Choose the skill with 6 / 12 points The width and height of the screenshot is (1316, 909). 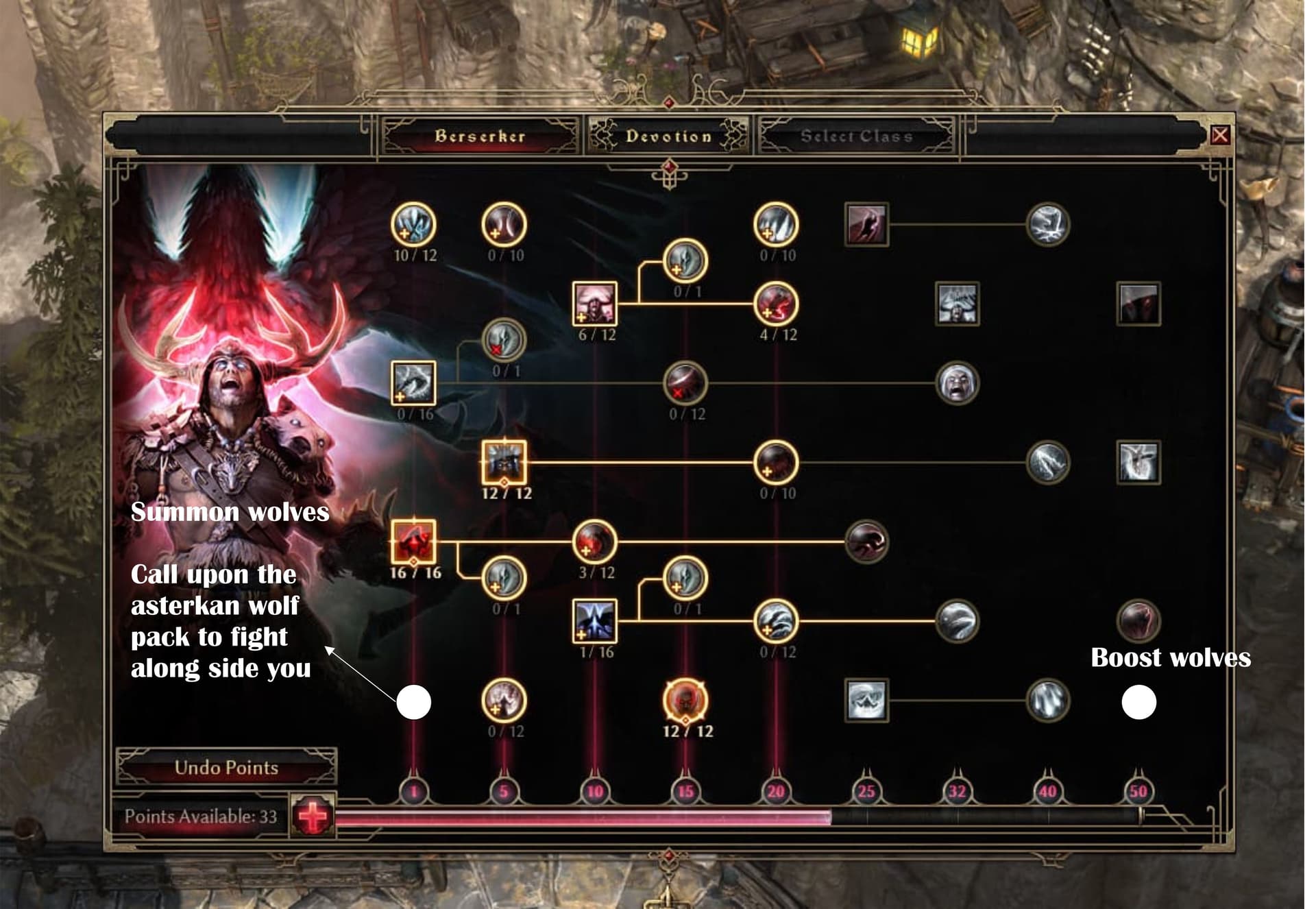pos(594,304)
